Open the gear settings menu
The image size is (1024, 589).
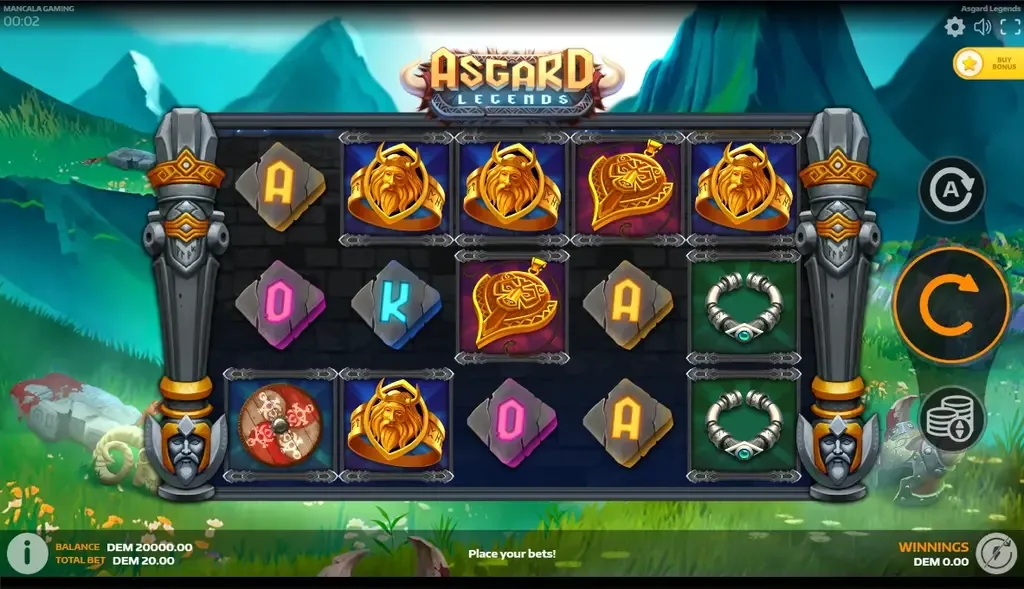point(955,27)
